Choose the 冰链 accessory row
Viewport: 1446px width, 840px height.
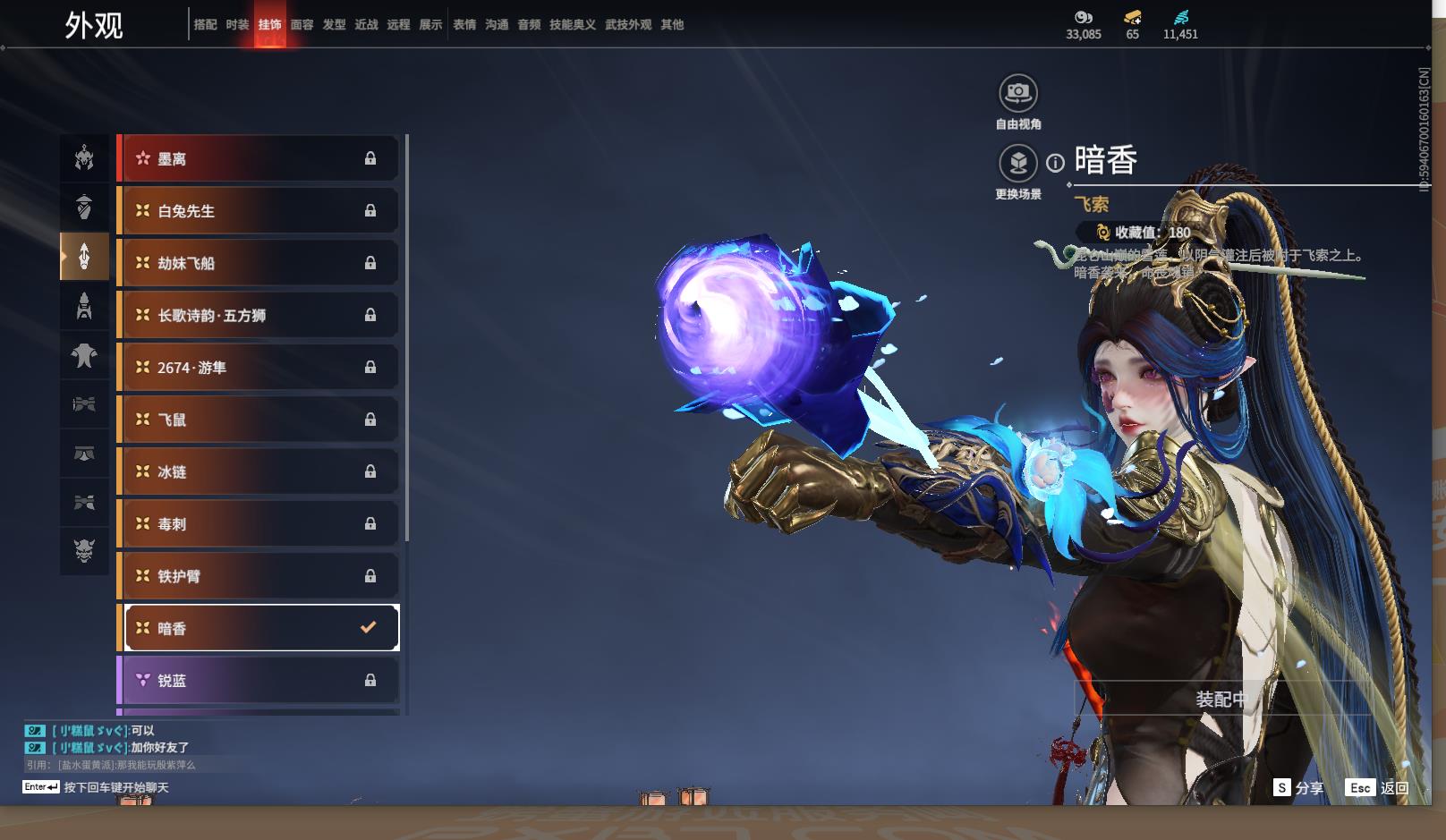coord(258,472)
